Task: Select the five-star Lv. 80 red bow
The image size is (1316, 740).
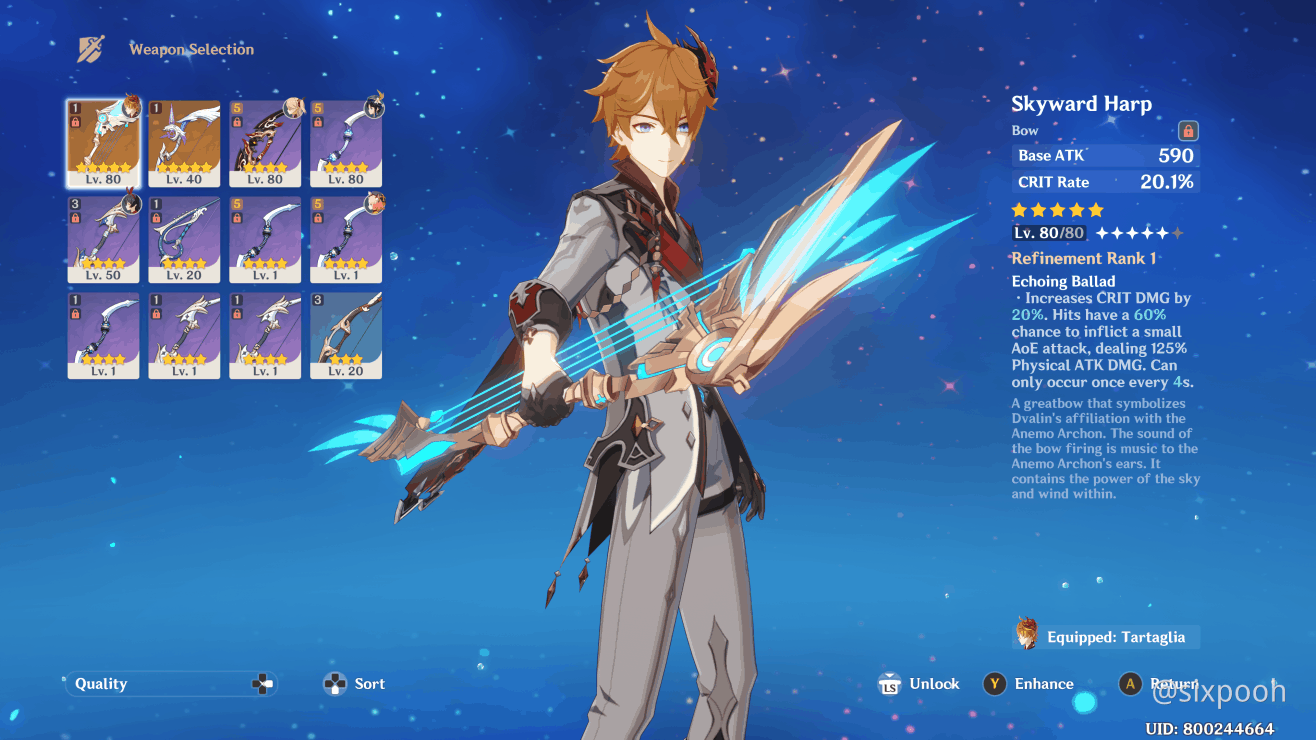Action: click(265, 140)
